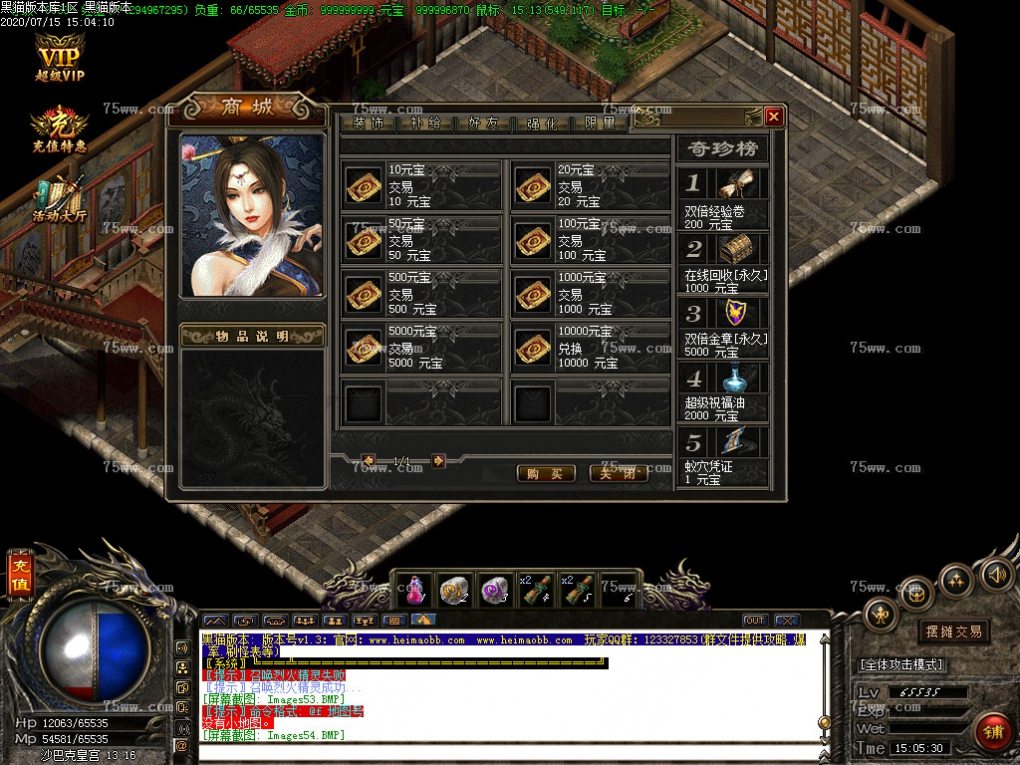Select the 10元宝 shop item
This screenshot has height=765, width=1020.
pyautogui.click(x=421, y=185)
